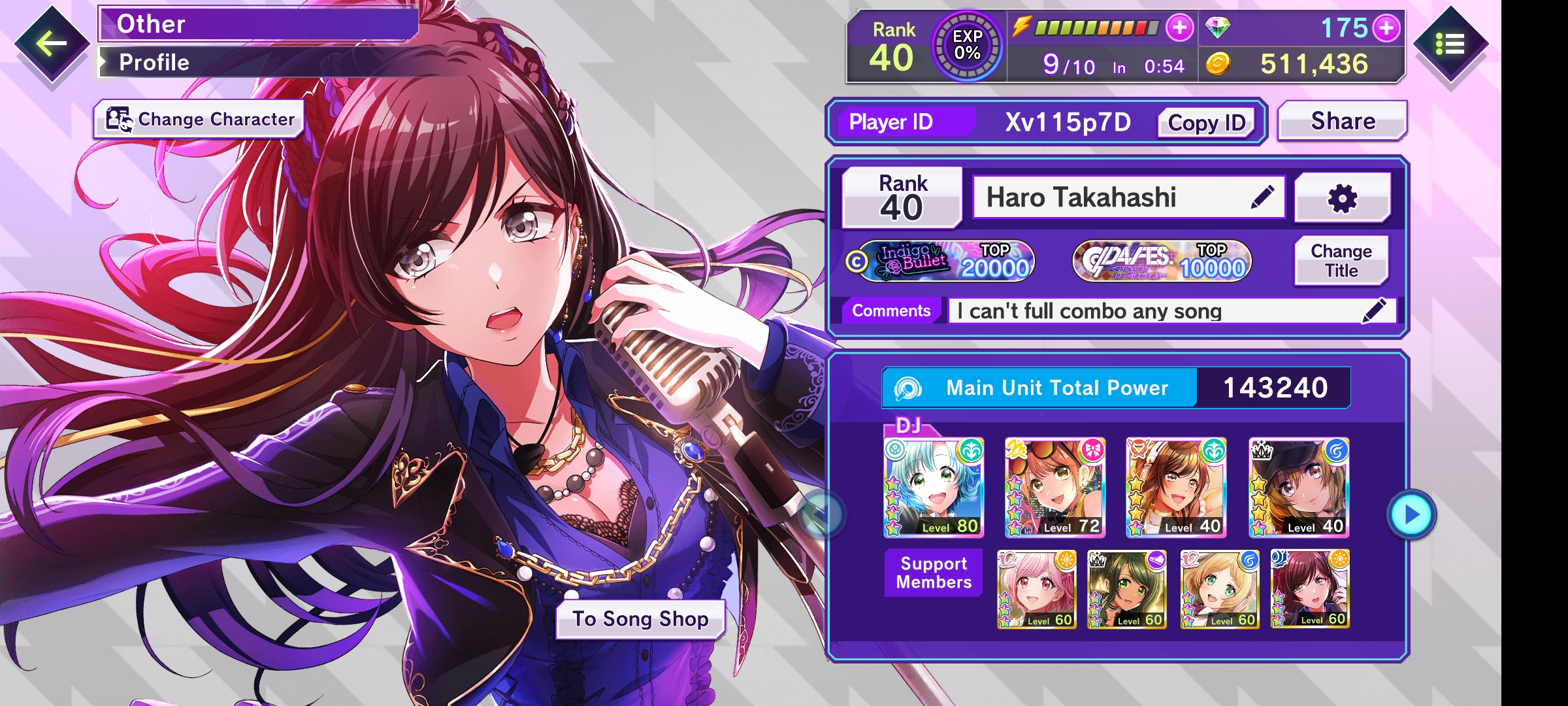1568x706 pixels.
Task: Share the player profile
Action: point(1343,122)
